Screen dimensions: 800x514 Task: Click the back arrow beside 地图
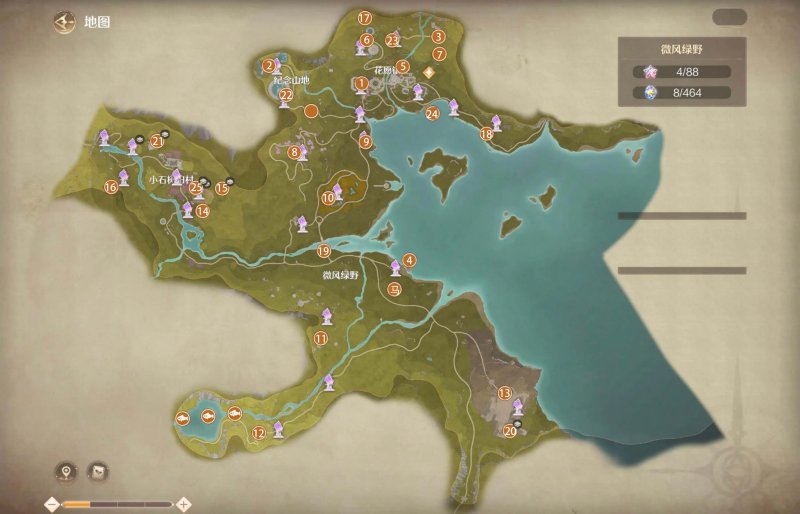pyautogui.click(x=66, y=22)
